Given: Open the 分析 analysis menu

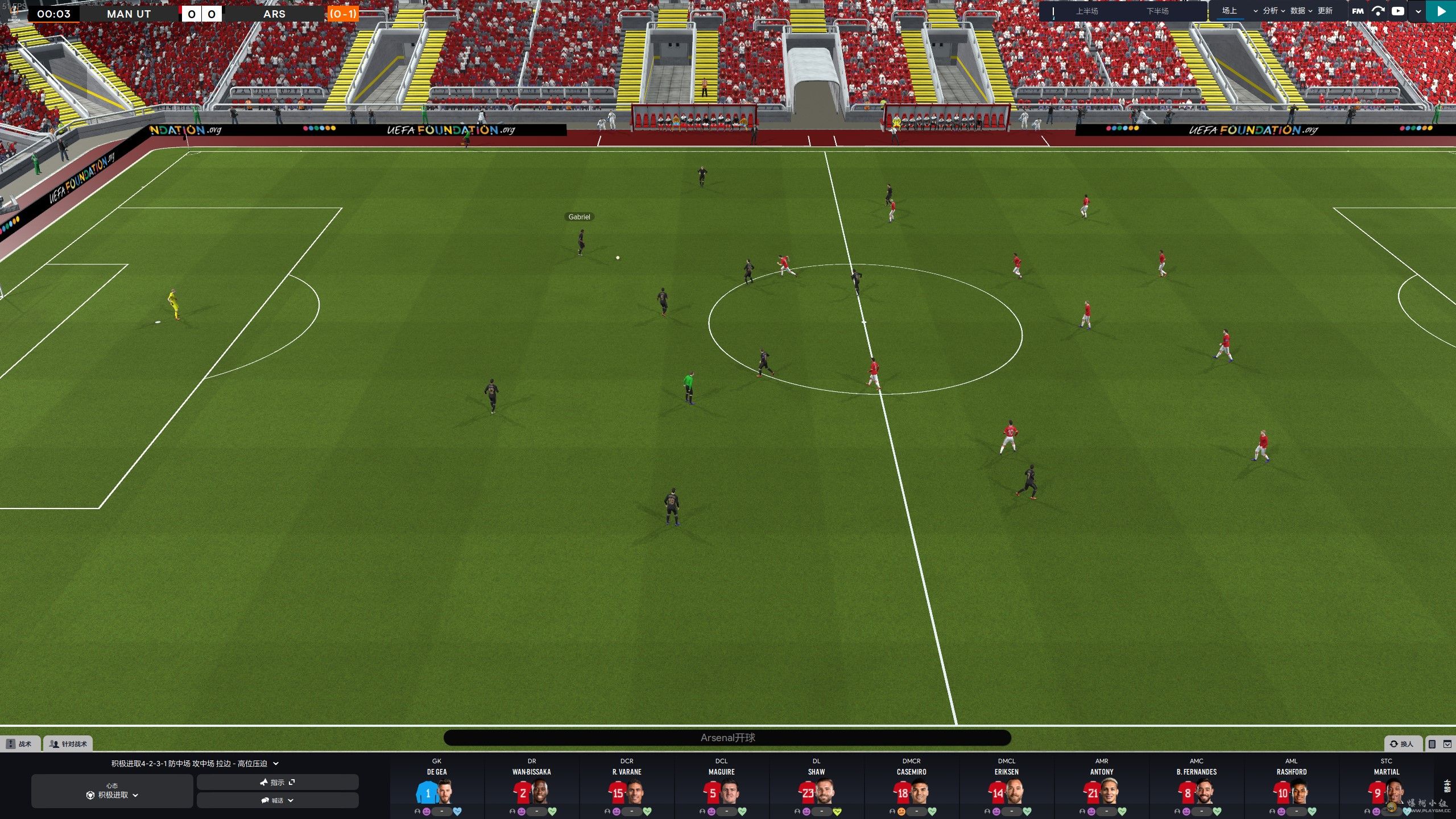Looking at the screenshot, I should tap(1273, 11).
